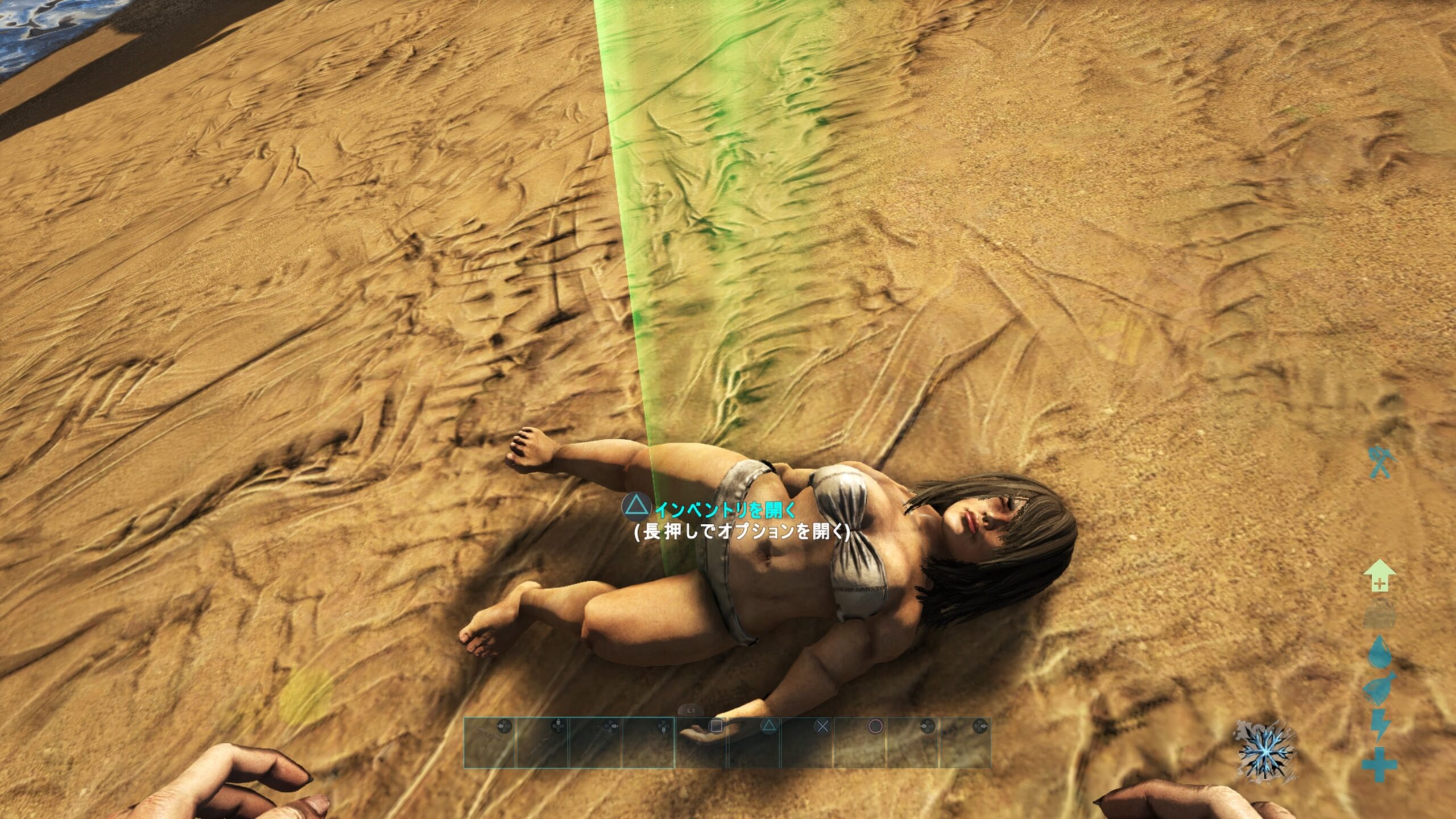
Task: Select the hotbar slot marked with a circle
Action: click(861, 742)
